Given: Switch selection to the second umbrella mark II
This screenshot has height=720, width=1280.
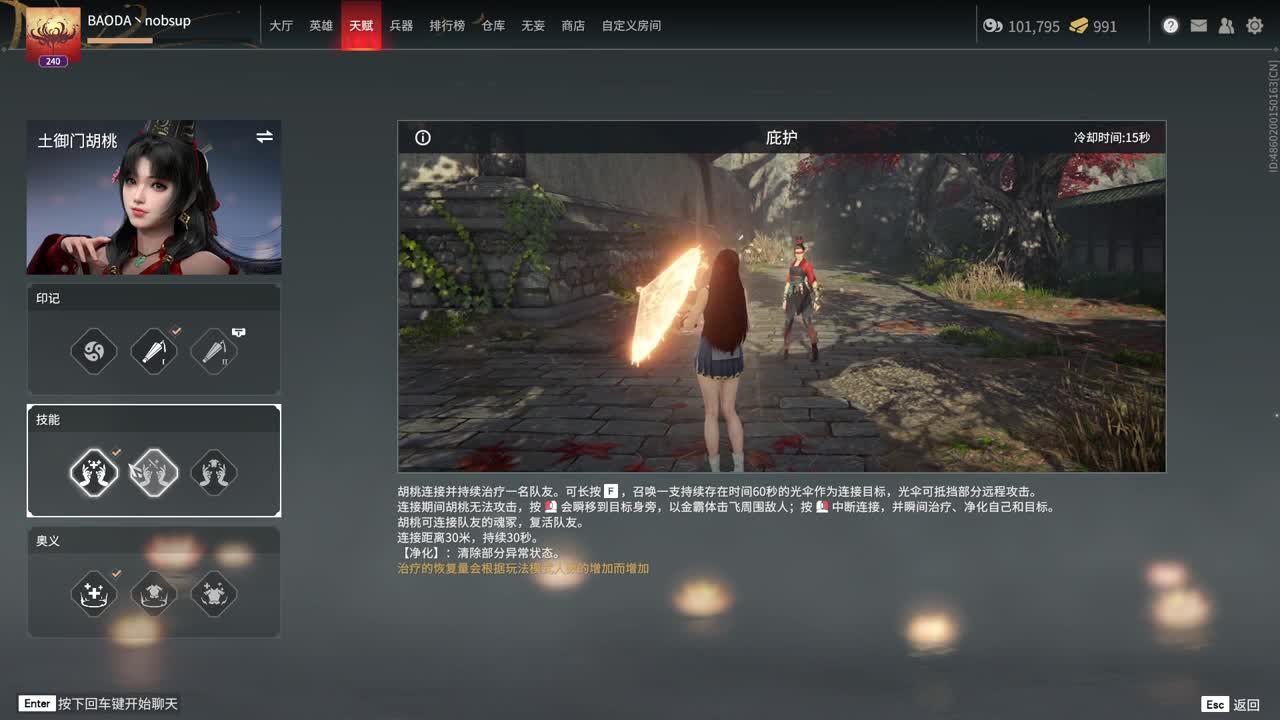Looking at the screenshot, I should [213, 351].
